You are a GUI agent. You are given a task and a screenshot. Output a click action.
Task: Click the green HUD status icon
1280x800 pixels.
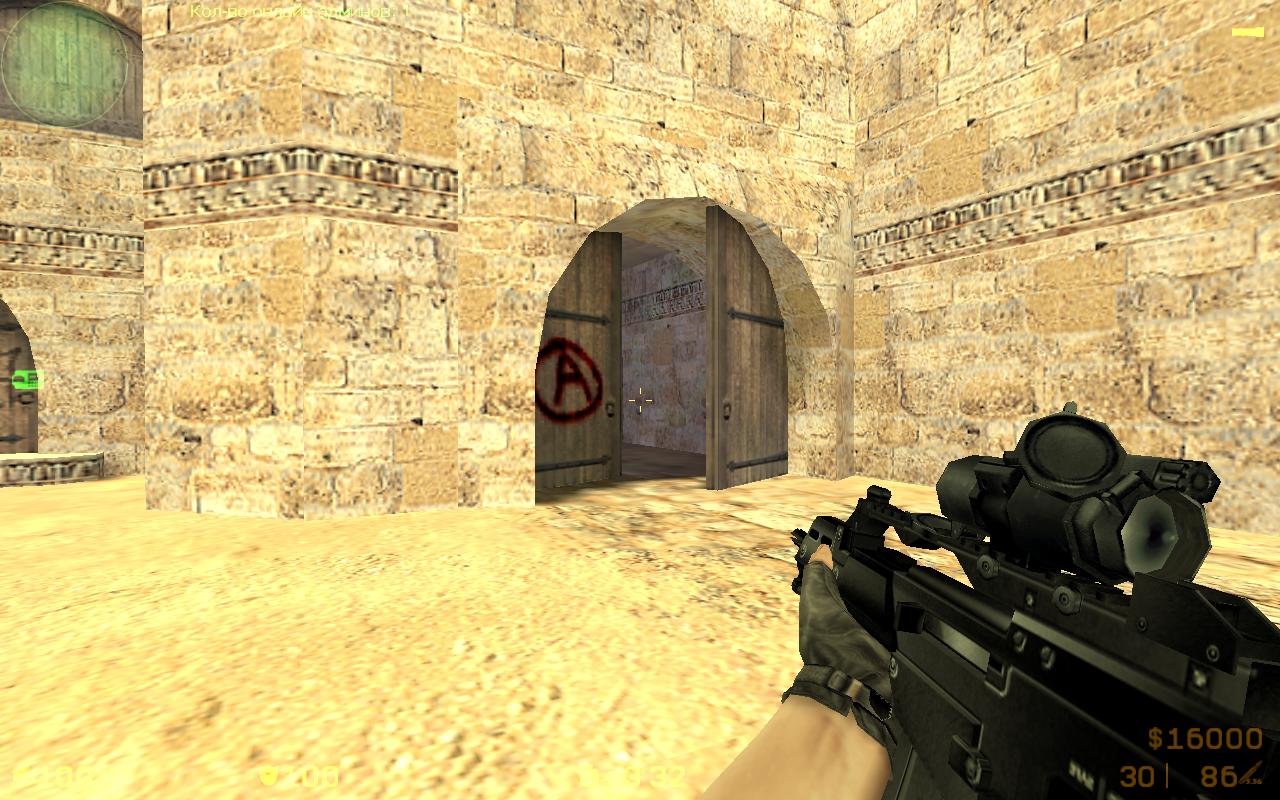[27, 379]
